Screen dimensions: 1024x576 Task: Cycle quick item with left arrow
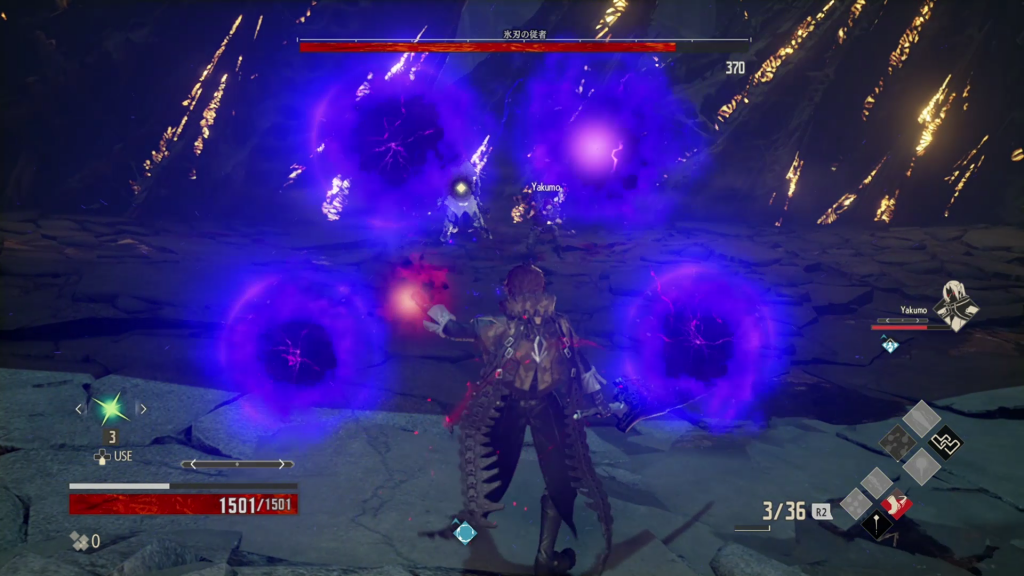79,408
